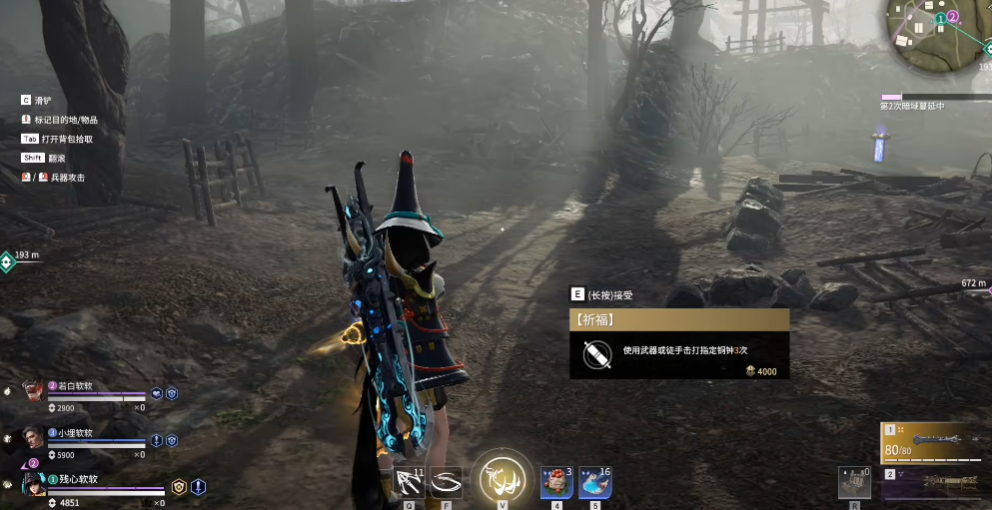This screenshot has width=992, height=510.
Task: Activate the curved blade F skill
Action: pos(446,482)
